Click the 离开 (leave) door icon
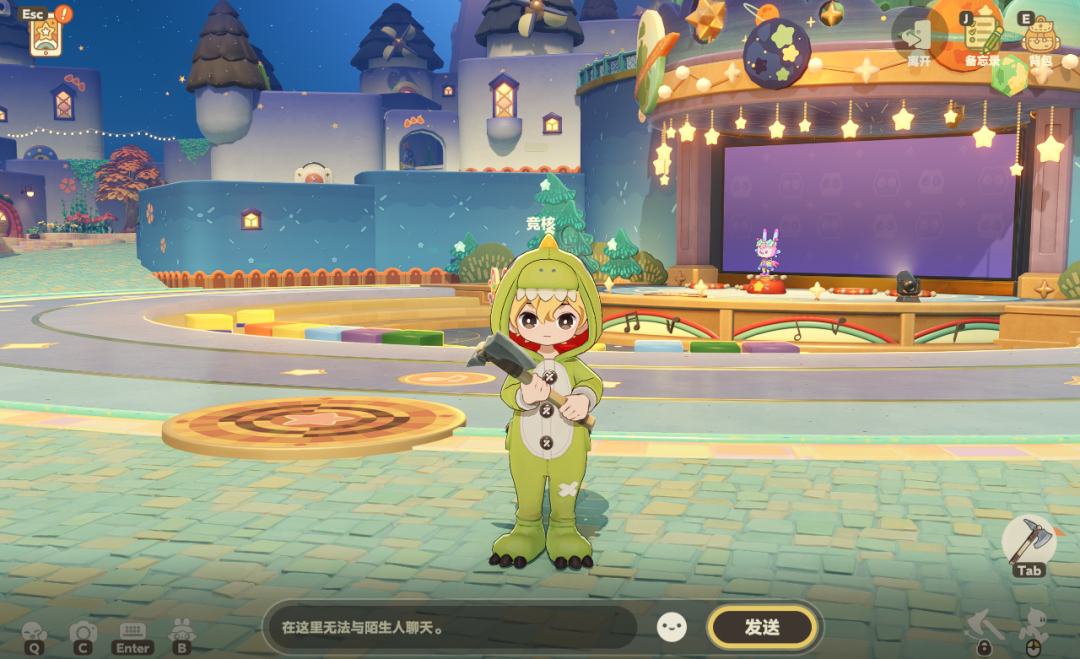The image size is (1080, 659). point(918,38)
